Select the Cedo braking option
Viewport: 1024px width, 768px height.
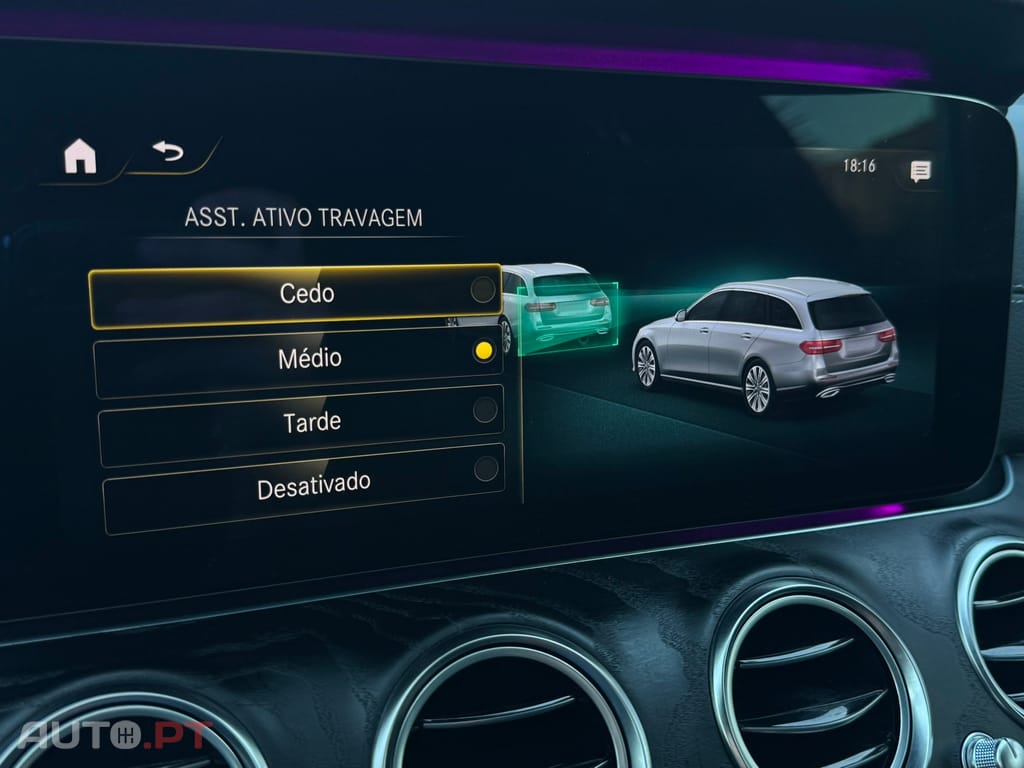pos(296,295)
